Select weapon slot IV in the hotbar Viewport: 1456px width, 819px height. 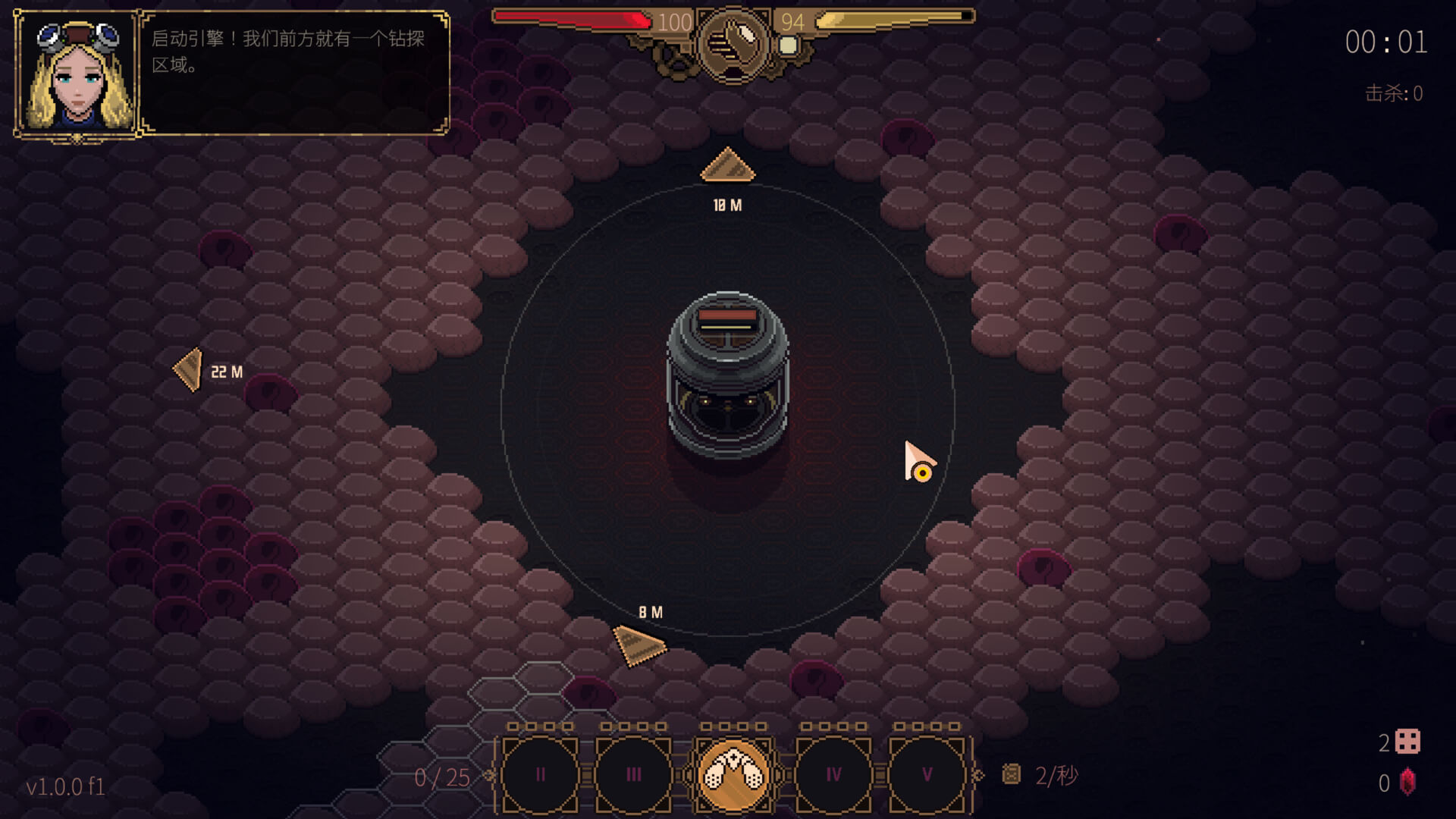[x=833, y=775]
